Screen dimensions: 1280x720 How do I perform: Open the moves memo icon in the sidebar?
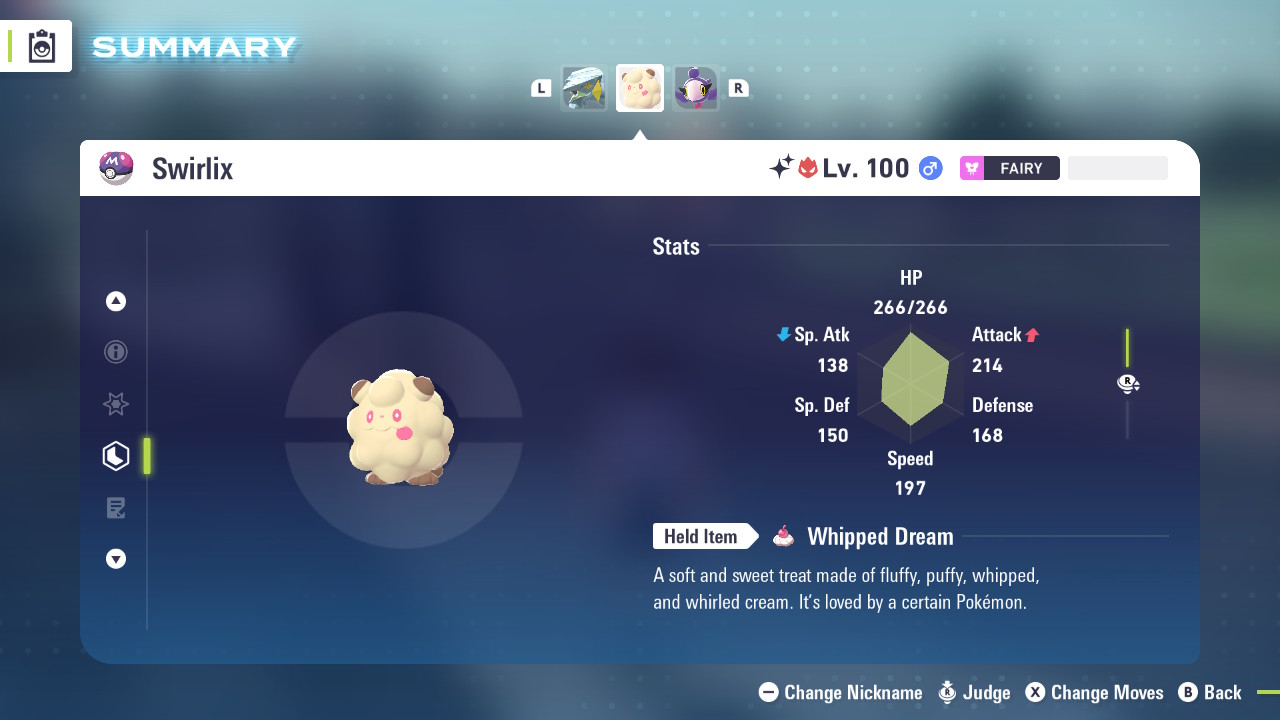click(x=115, y=508)
